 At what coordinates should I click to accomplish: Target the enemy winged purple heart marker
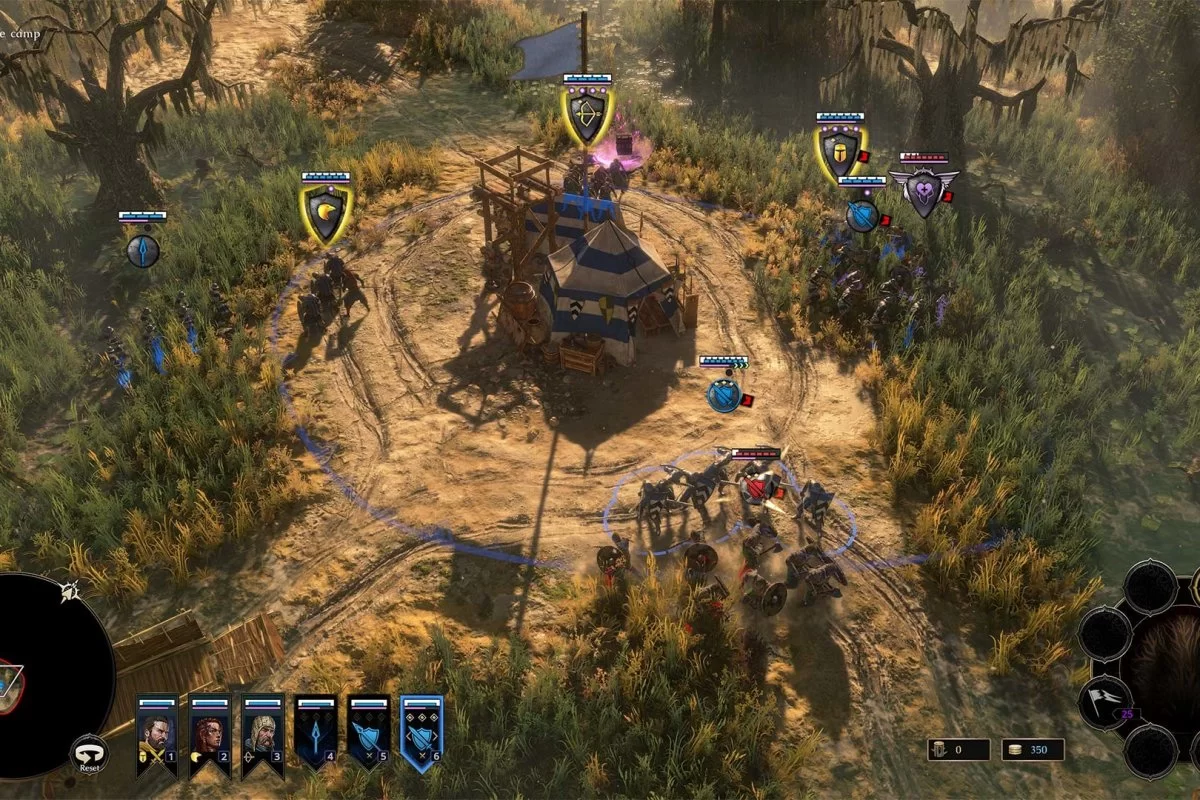(x=924, y=190)
